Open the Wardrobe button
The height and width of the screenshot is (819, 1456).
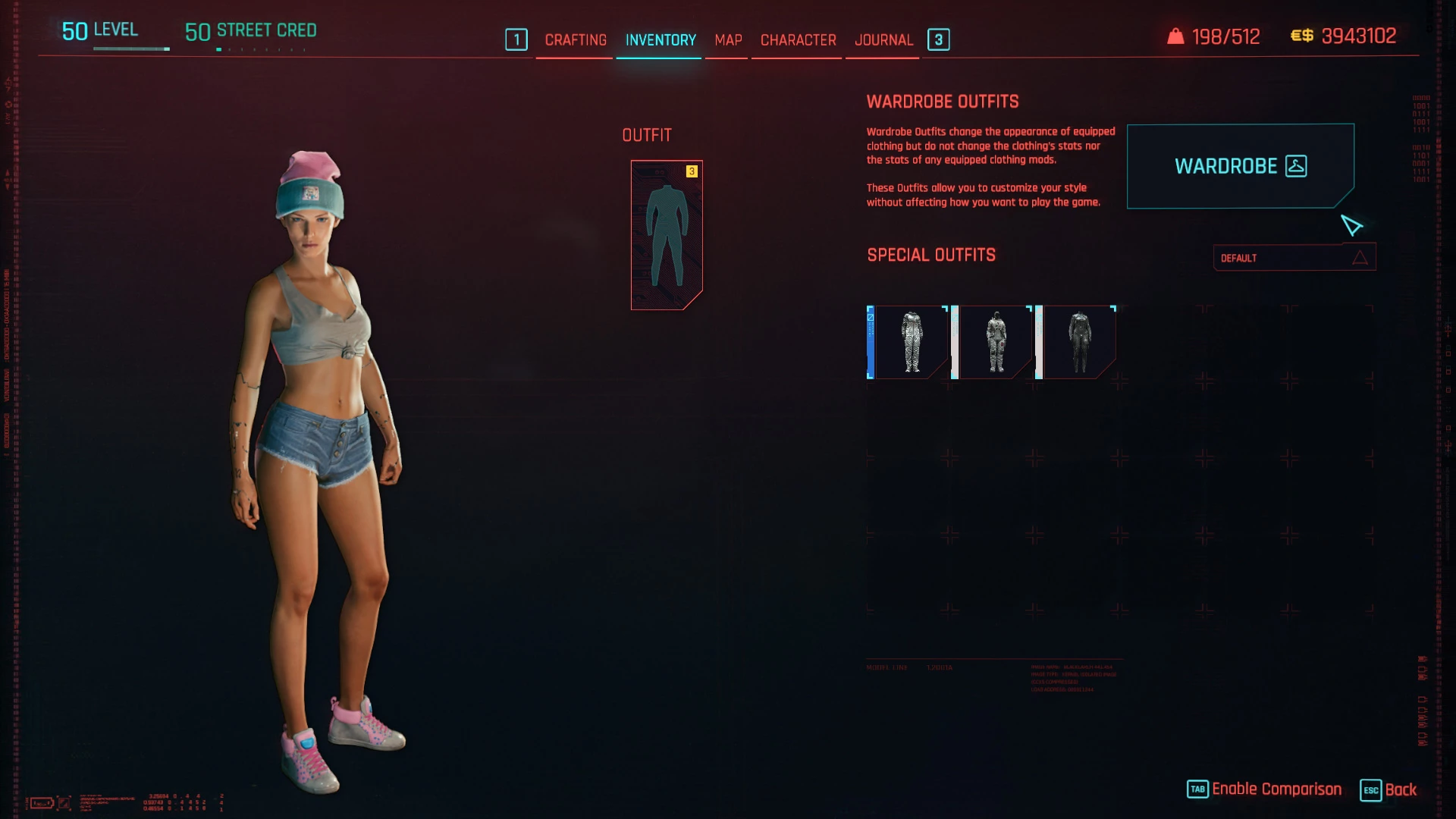pyautogui.click(x=1240, y=166)
